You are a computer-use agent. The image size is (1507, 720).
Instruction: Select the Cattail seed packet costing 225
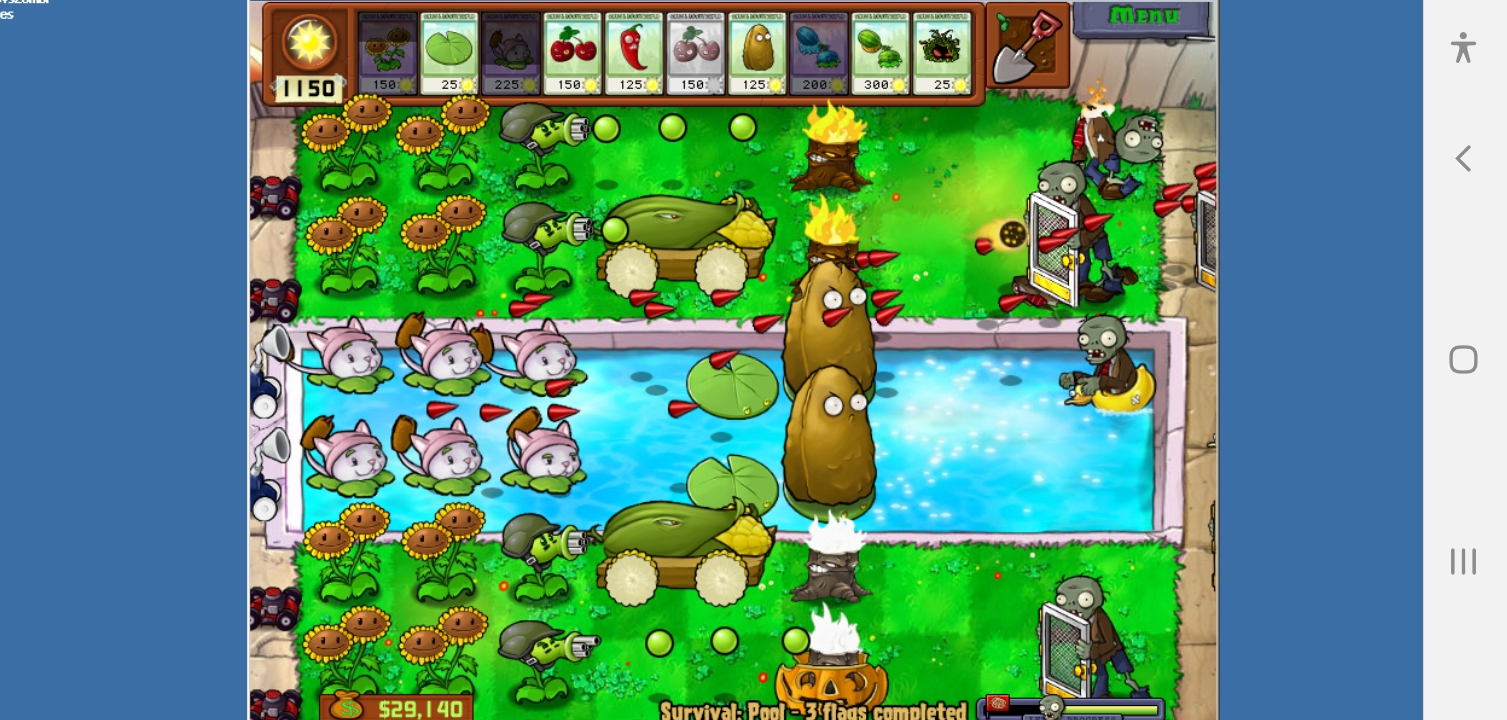[511, 52]
